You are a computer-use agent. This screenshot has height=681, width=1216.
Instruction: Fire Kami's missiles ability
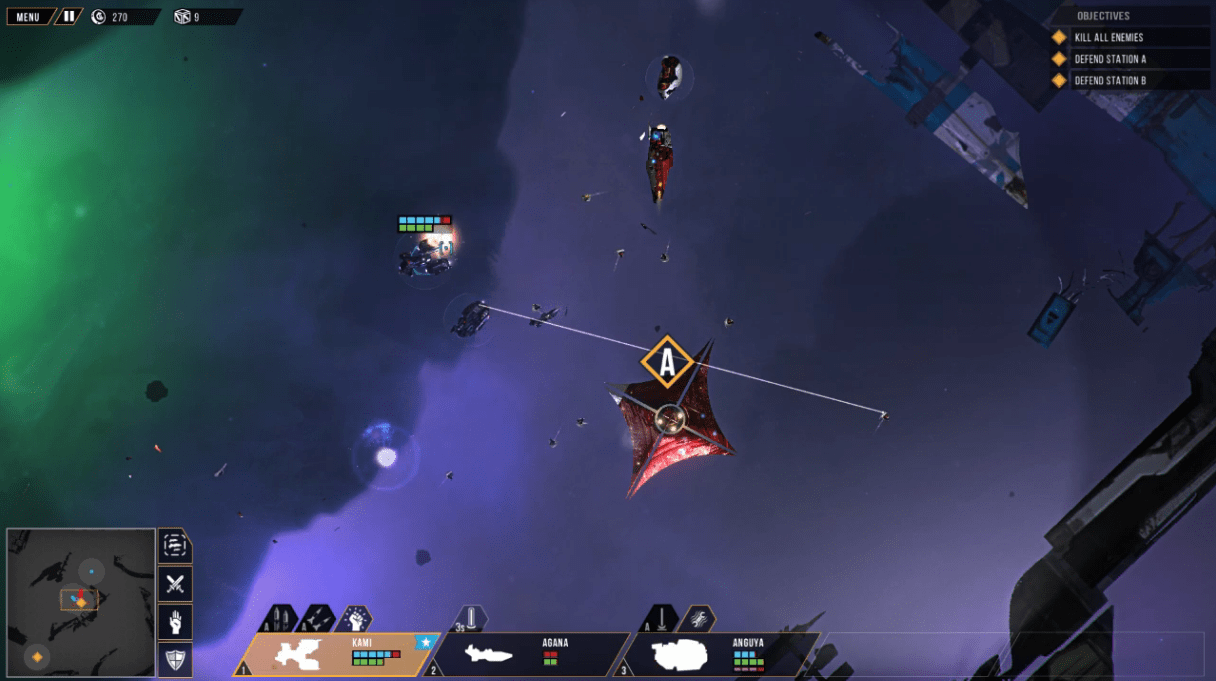pyautogui.click(x=317, y=619)
